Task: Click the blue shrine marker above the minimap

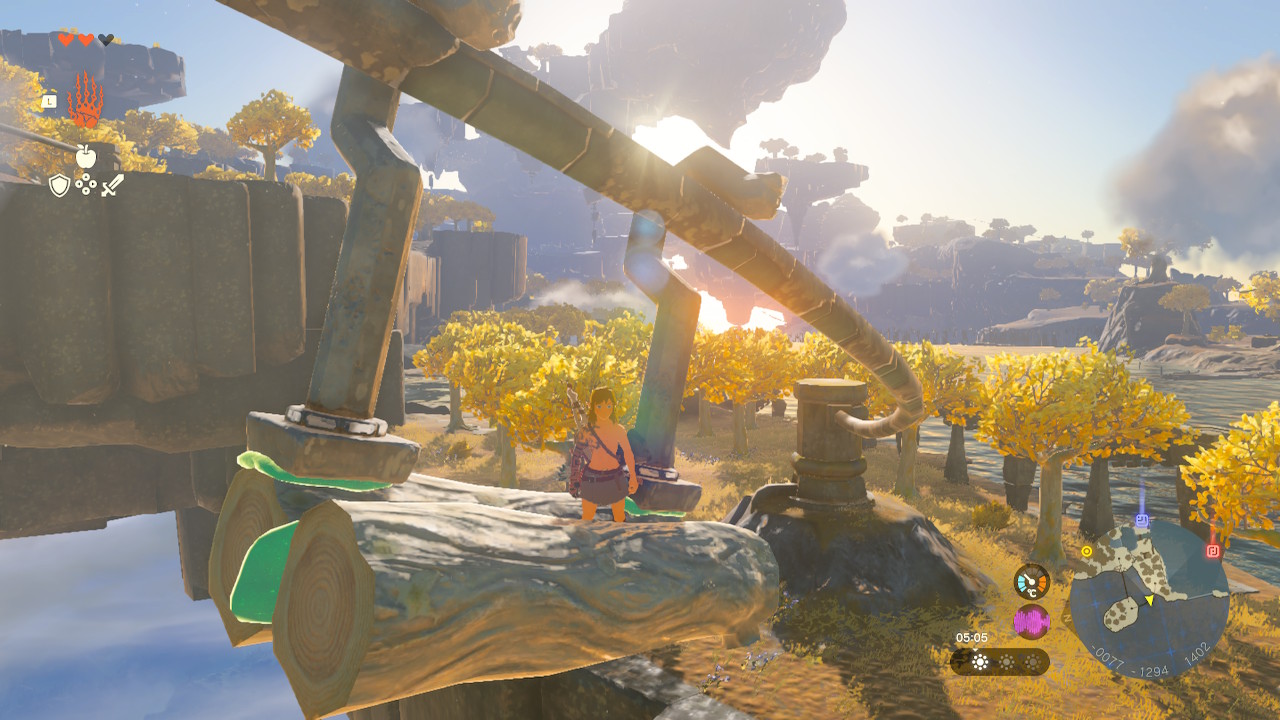Action: (1141, 519)
